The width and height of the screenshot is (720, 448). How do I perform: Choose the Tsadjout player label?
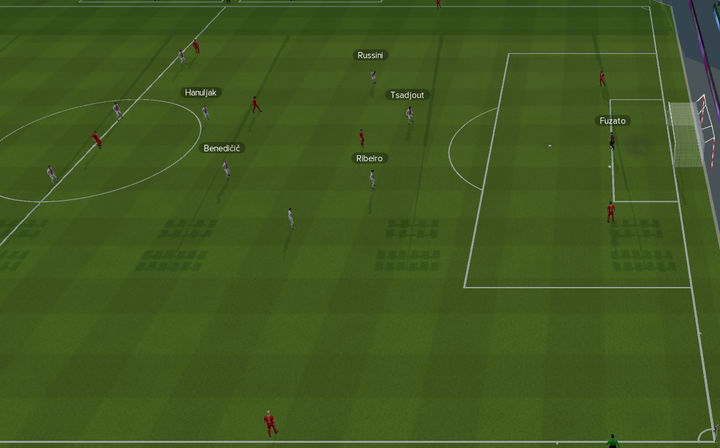pos(407,95)
